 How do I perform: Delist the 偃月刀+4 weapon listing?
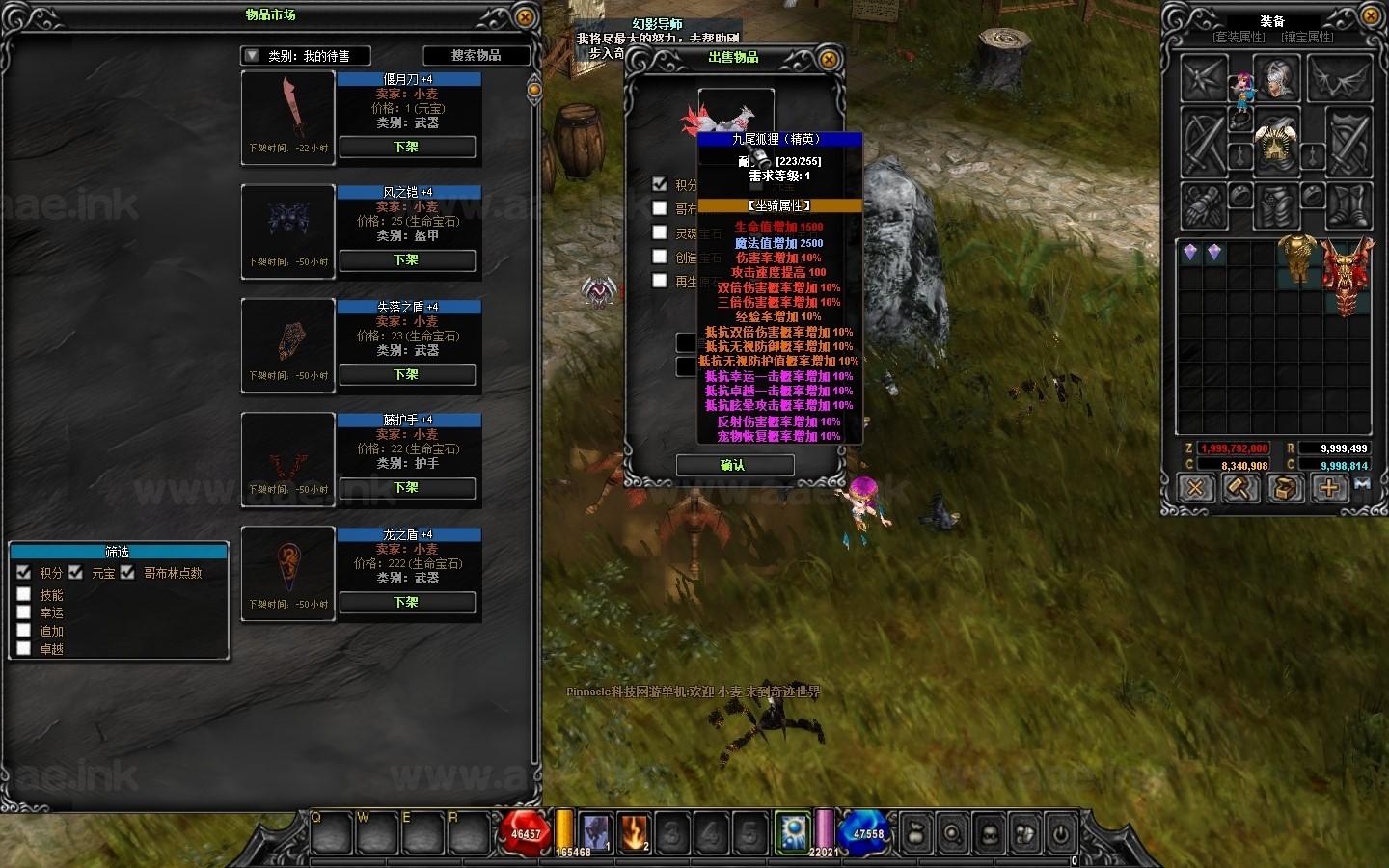[406, 148]
